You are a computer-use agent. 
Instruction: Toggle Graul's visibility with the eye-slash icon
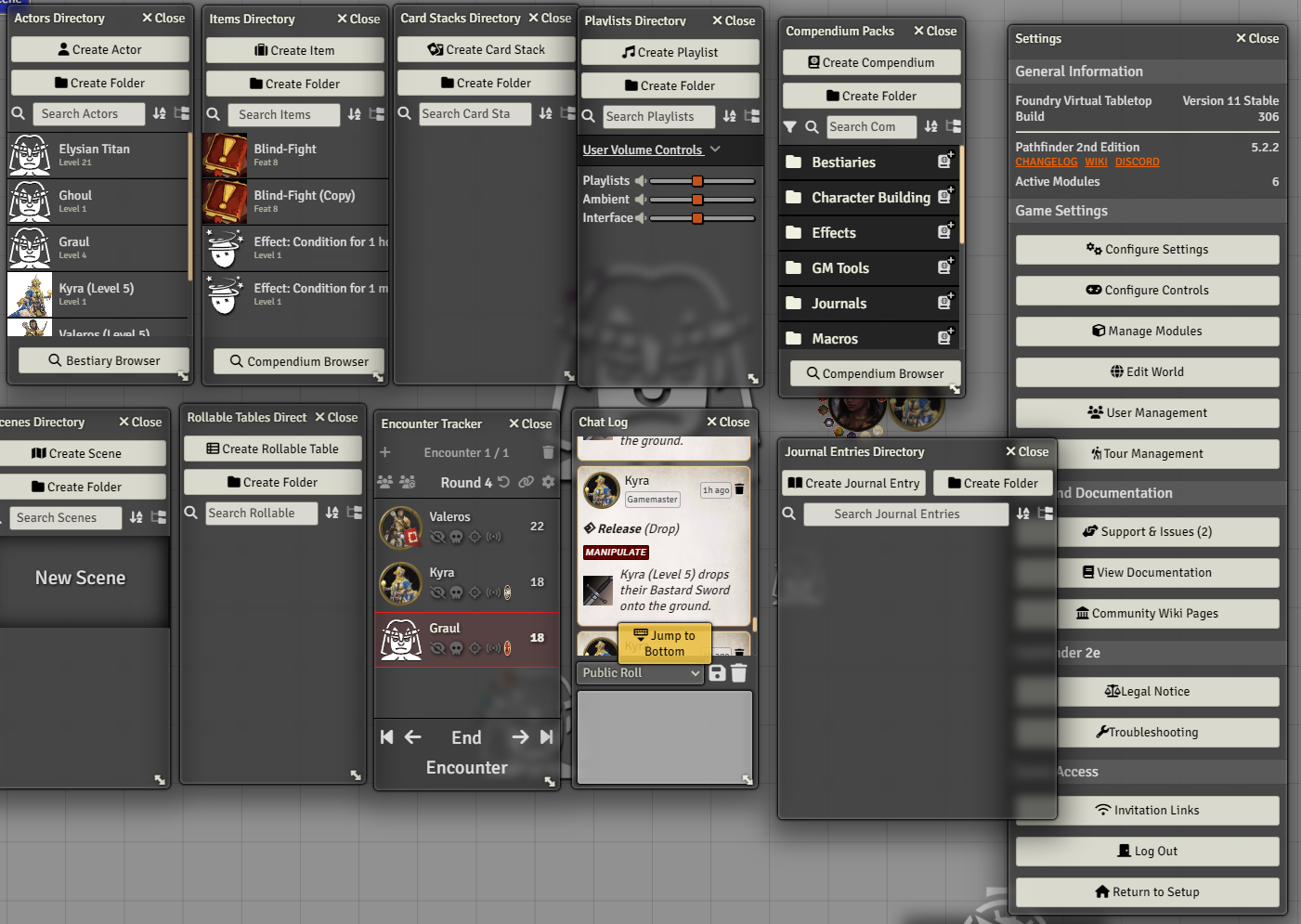coord(437,648)
